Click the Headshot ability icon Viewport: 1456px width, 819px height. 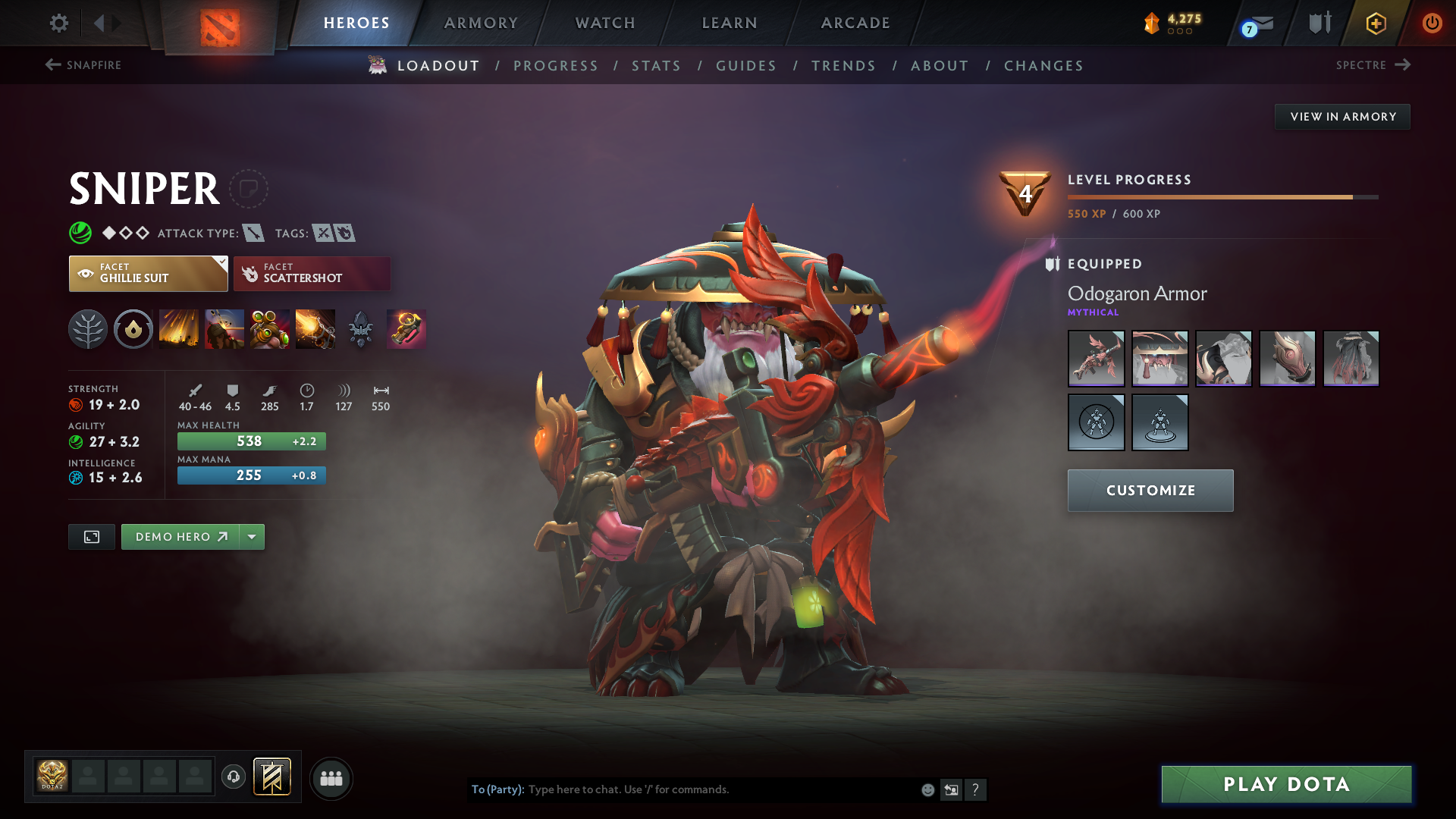point(224,328)
